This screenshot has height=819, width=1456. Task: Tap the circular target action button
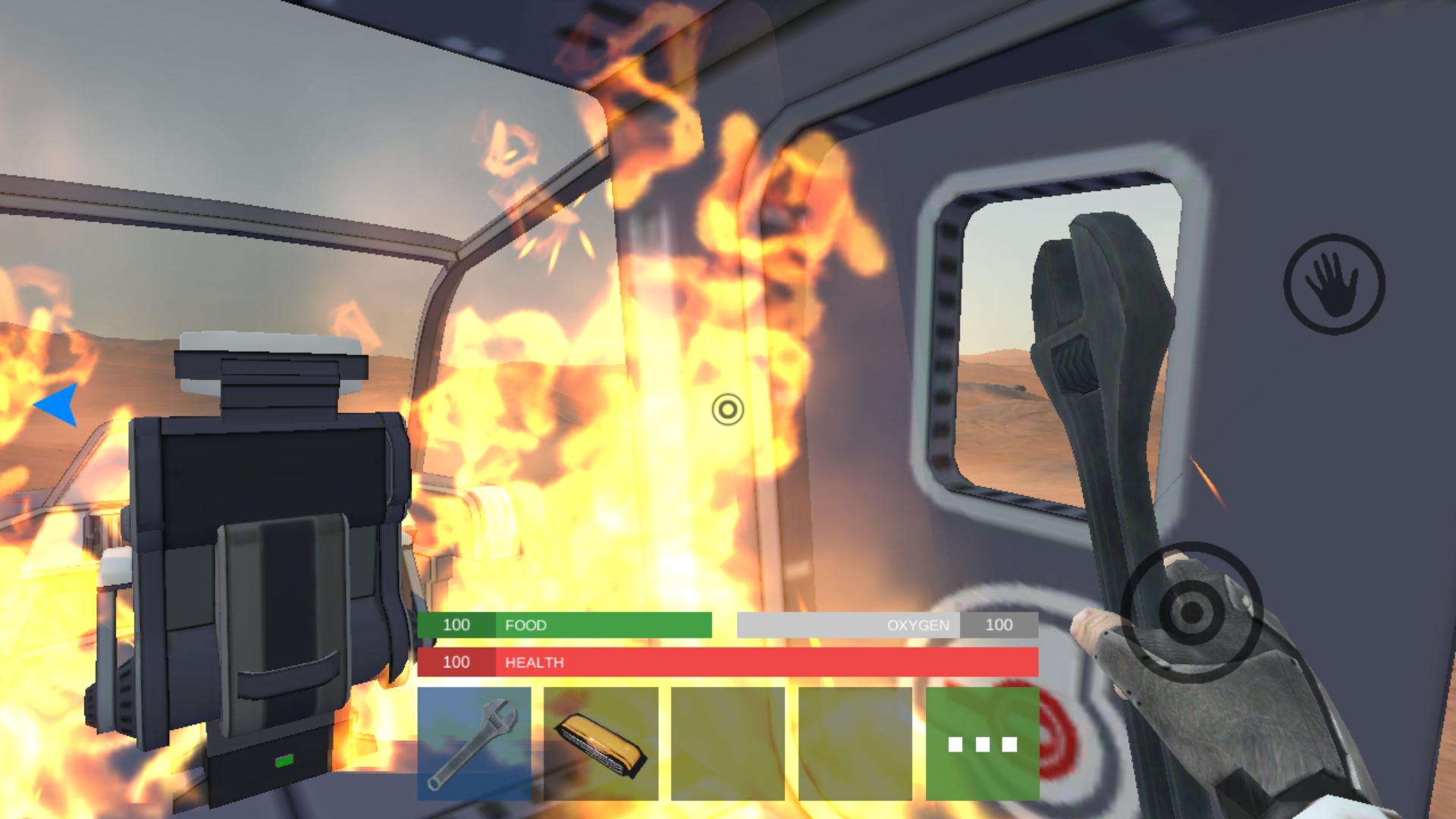point(1191,611)
